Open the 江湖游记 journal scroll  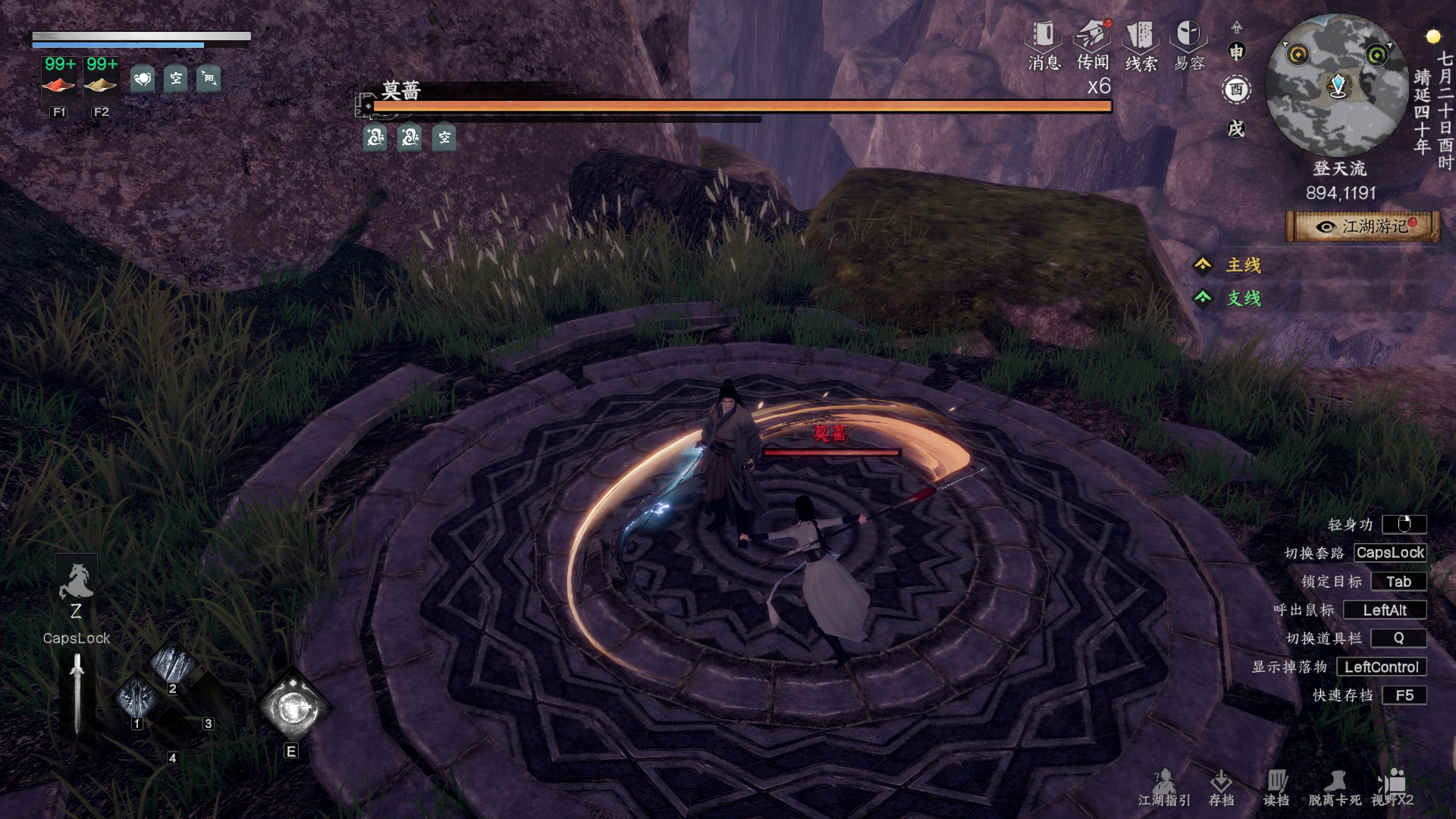coord(1363,226)
